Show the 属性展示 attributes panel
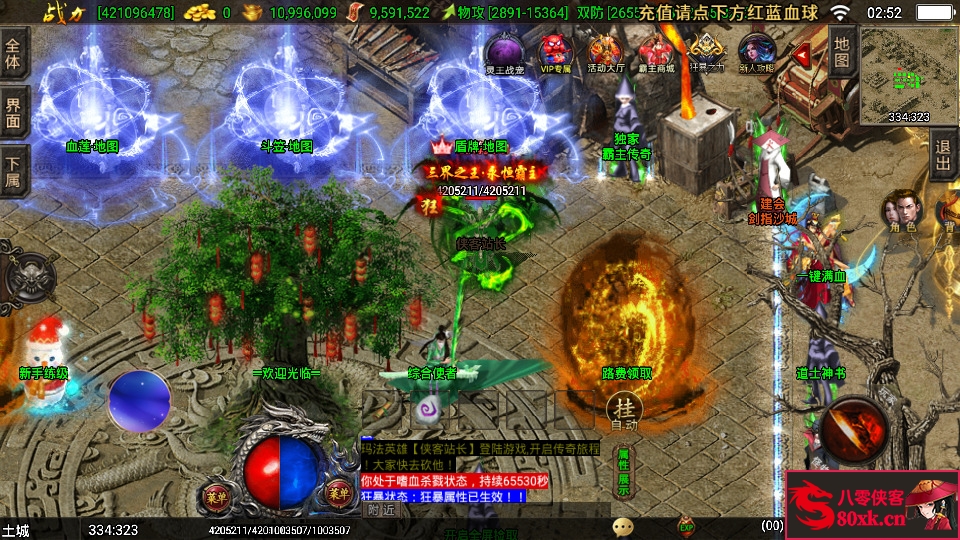 [x=623, y=472]
